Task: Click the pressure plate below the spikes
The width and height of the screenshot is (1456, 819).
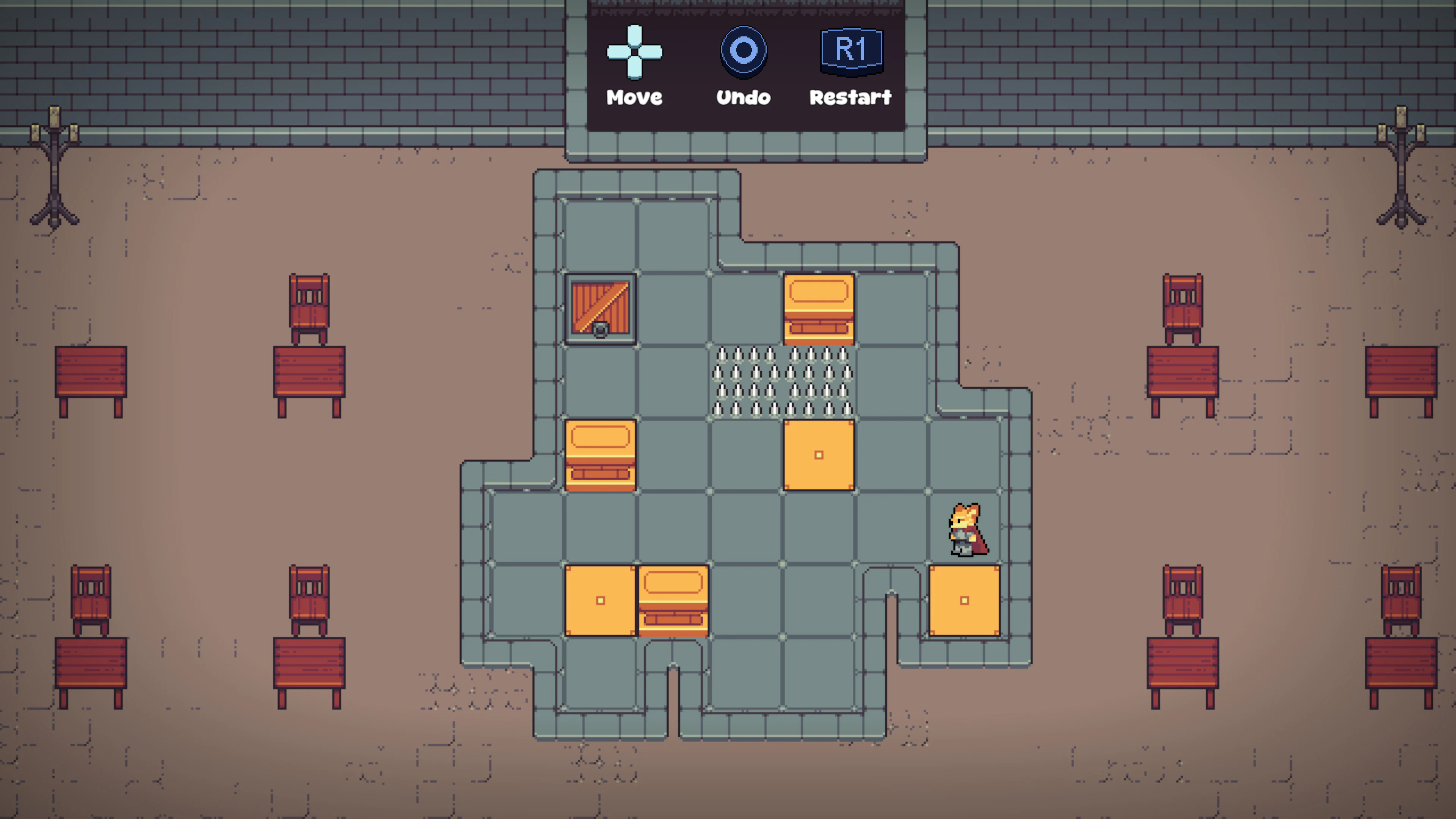Action: pos(819,455)
